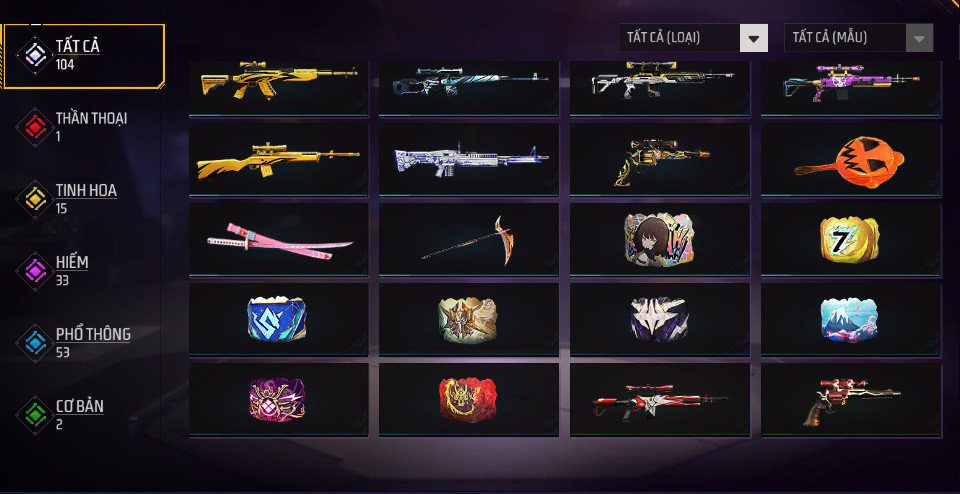Open the Tất Cả (Loại) dropdown

[693, 38]
